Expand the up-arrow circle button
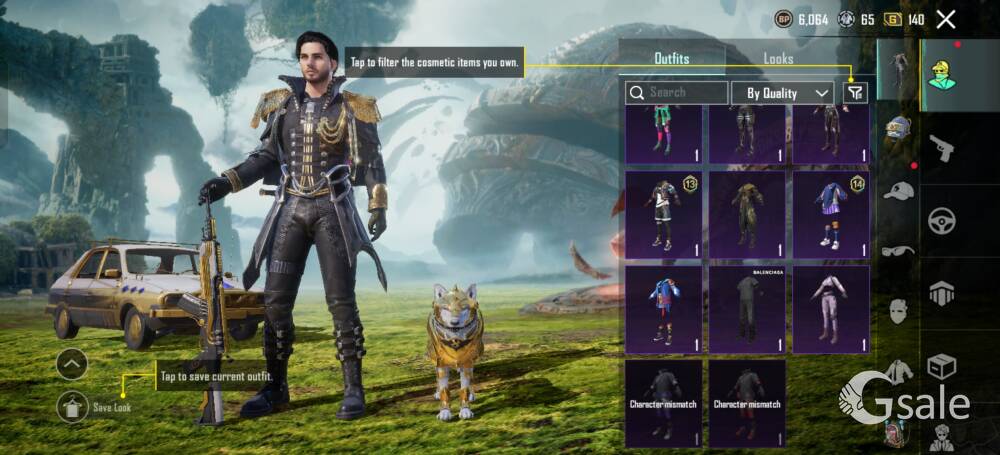The width and height of the screenshot is (1000, 455). click(x=71, y=364)
